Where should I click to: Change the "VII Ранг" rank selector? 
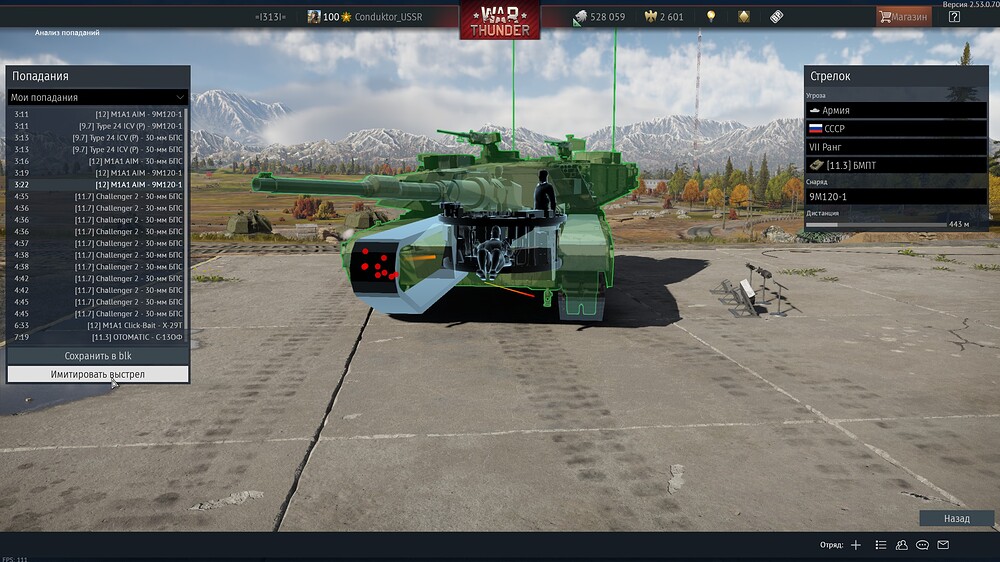click(x=895, y=147)
